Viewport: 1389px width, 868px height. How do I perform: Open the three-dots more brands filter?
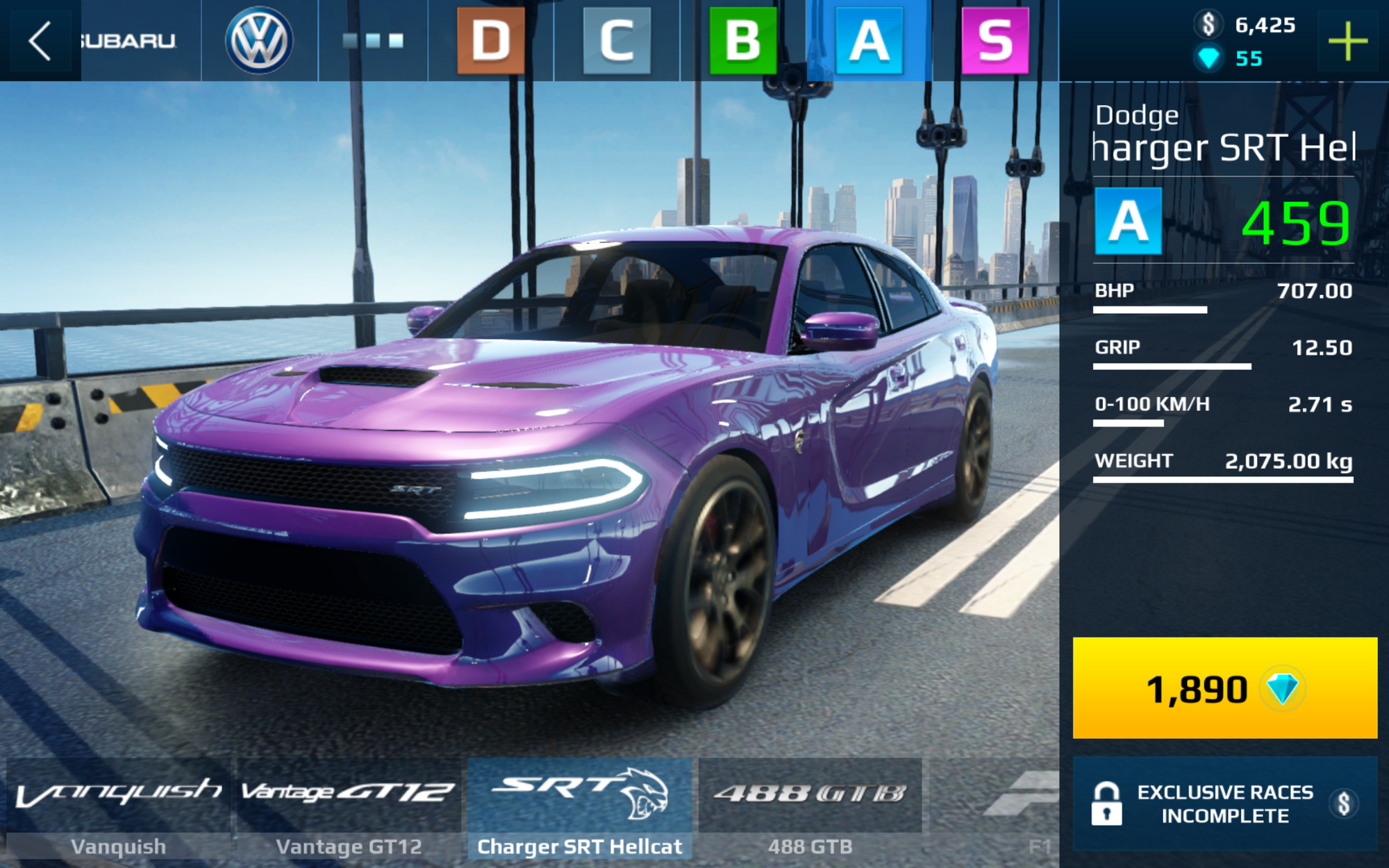[x=373, y=40]
